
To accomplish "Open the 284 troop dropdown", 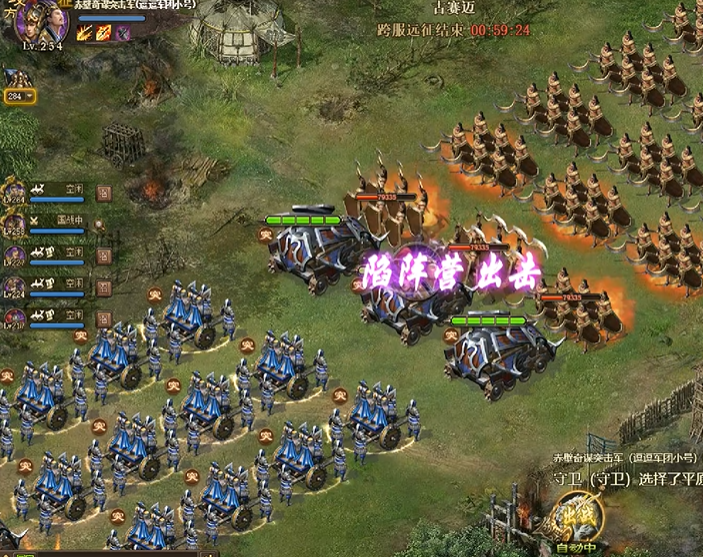I will pos(20,96).
